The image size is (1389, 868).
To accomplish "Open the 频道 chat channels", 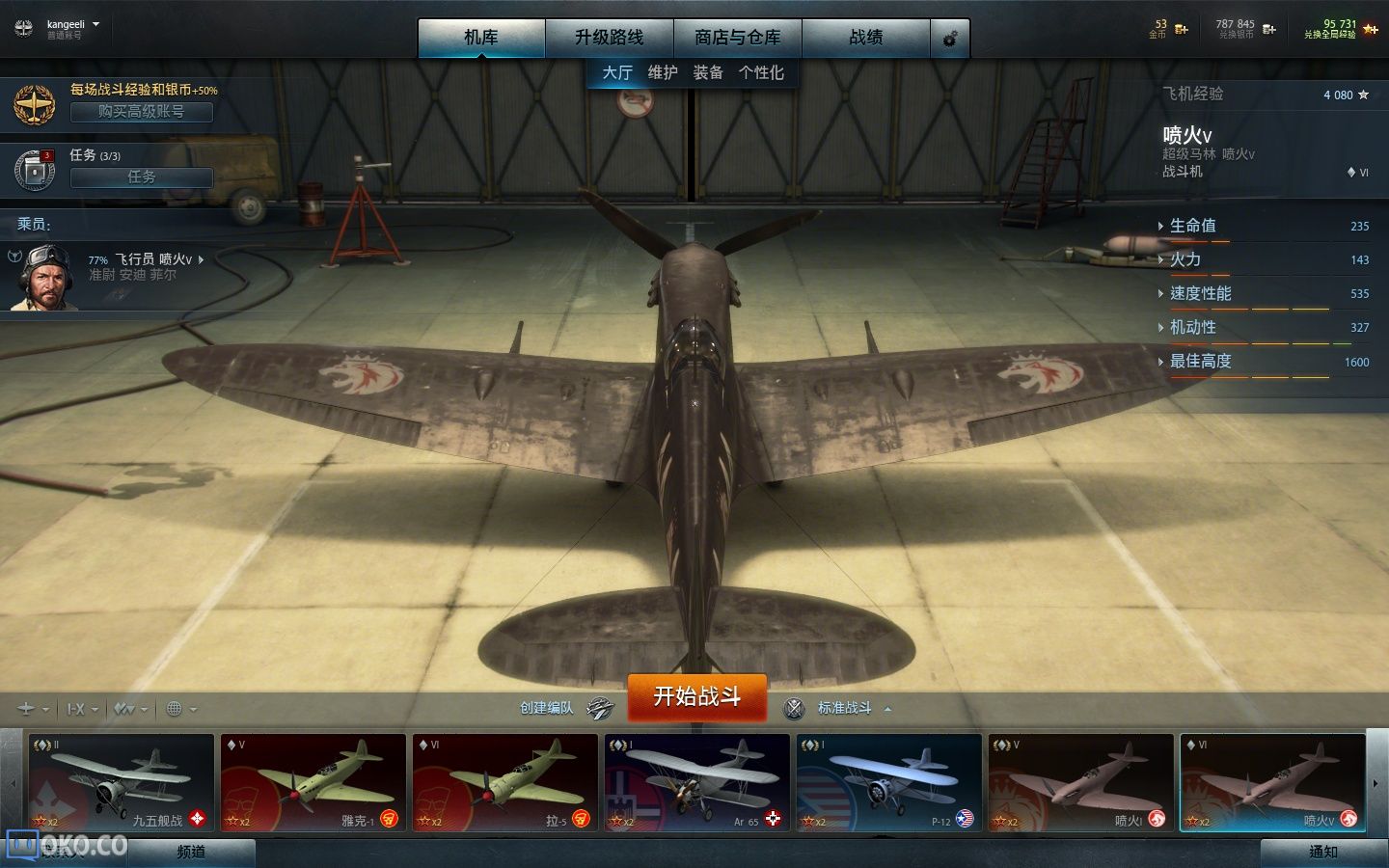I will point(191,852).
